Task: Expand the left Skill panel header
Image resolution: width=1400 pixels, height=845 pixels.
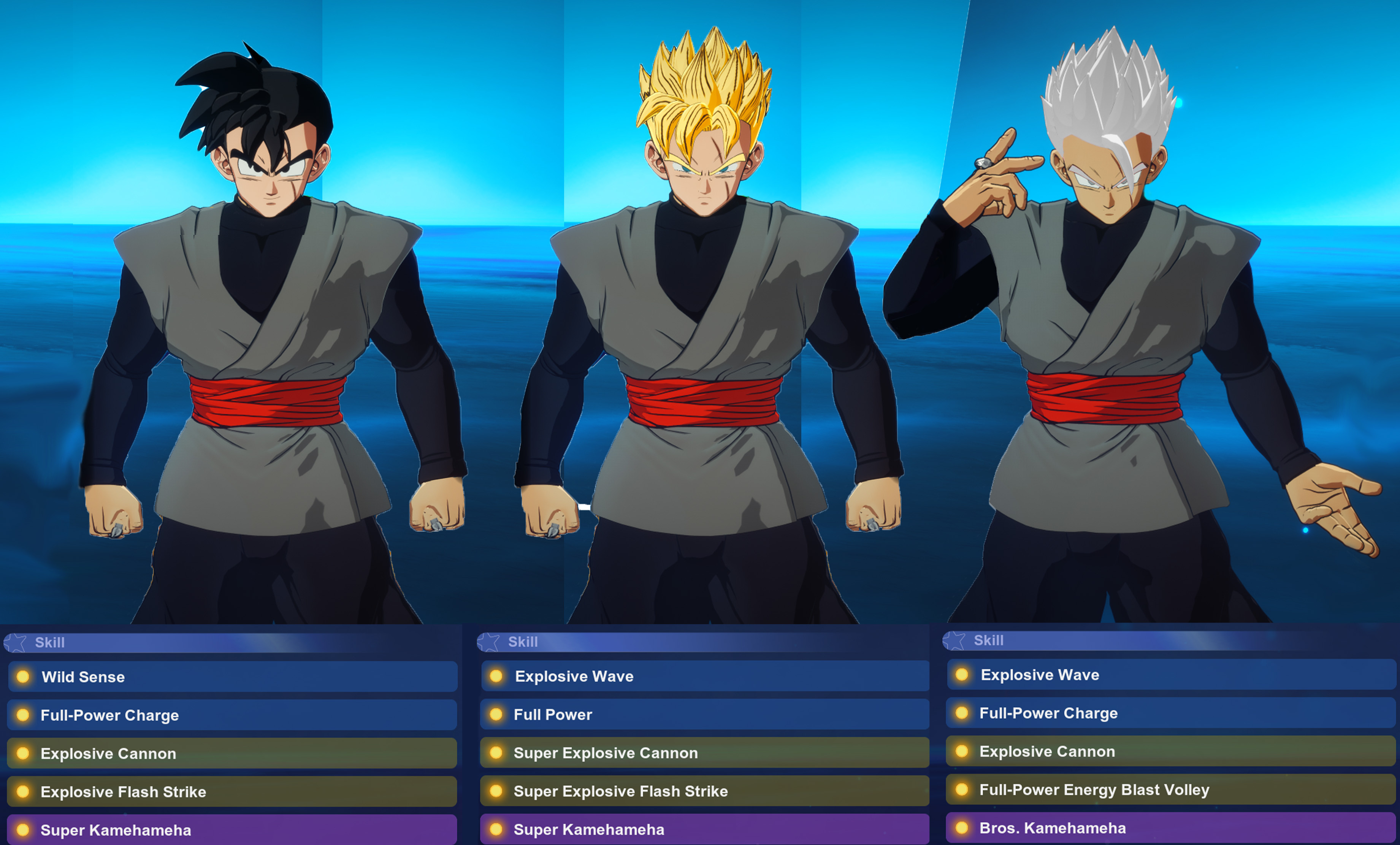Action: coord(227,643)
